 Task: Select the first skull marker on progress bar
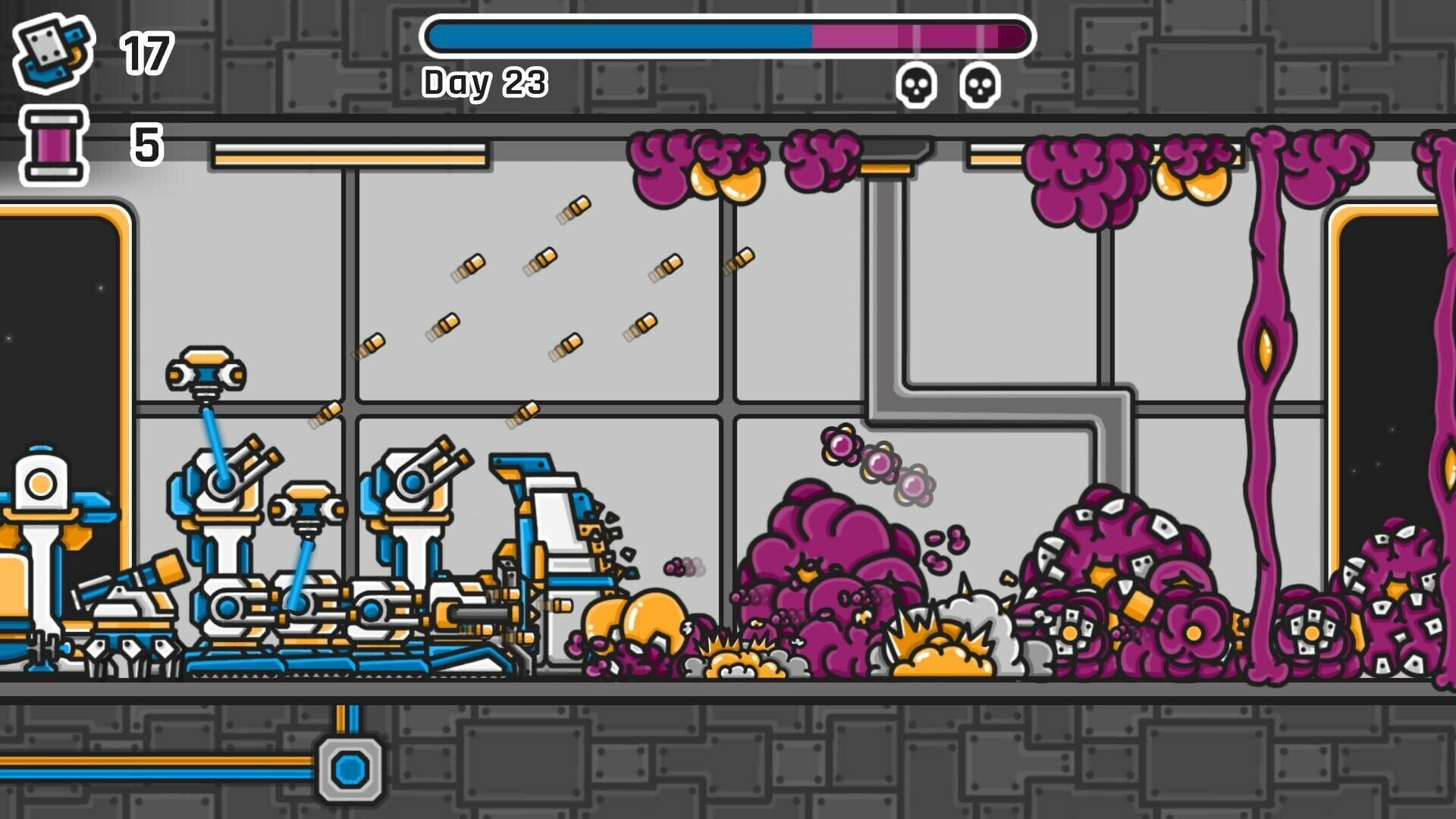click(916, 85)
